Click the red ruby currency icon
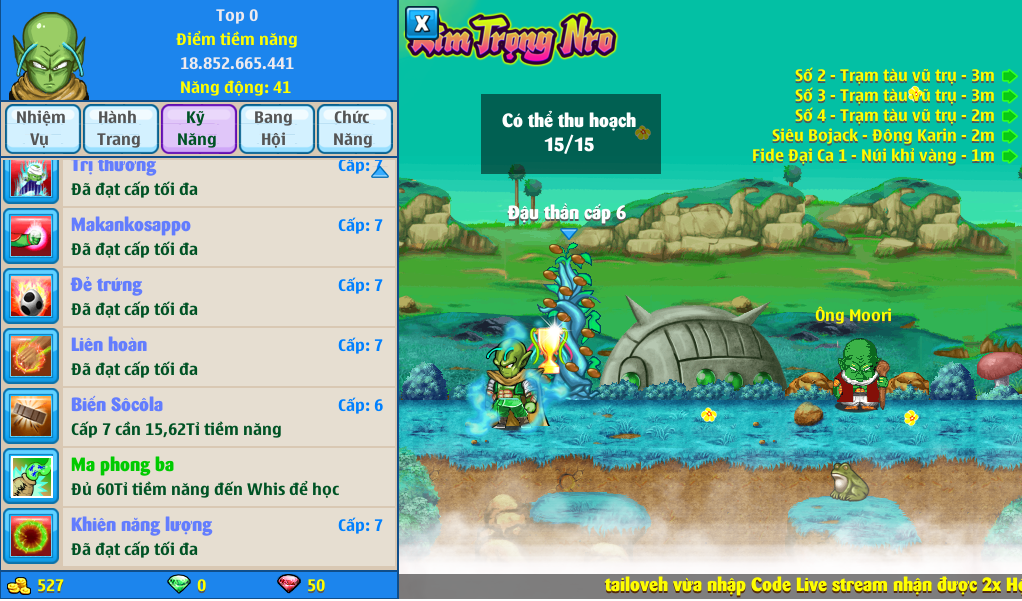Screen dimensions: 1022x601 (288, 585)
